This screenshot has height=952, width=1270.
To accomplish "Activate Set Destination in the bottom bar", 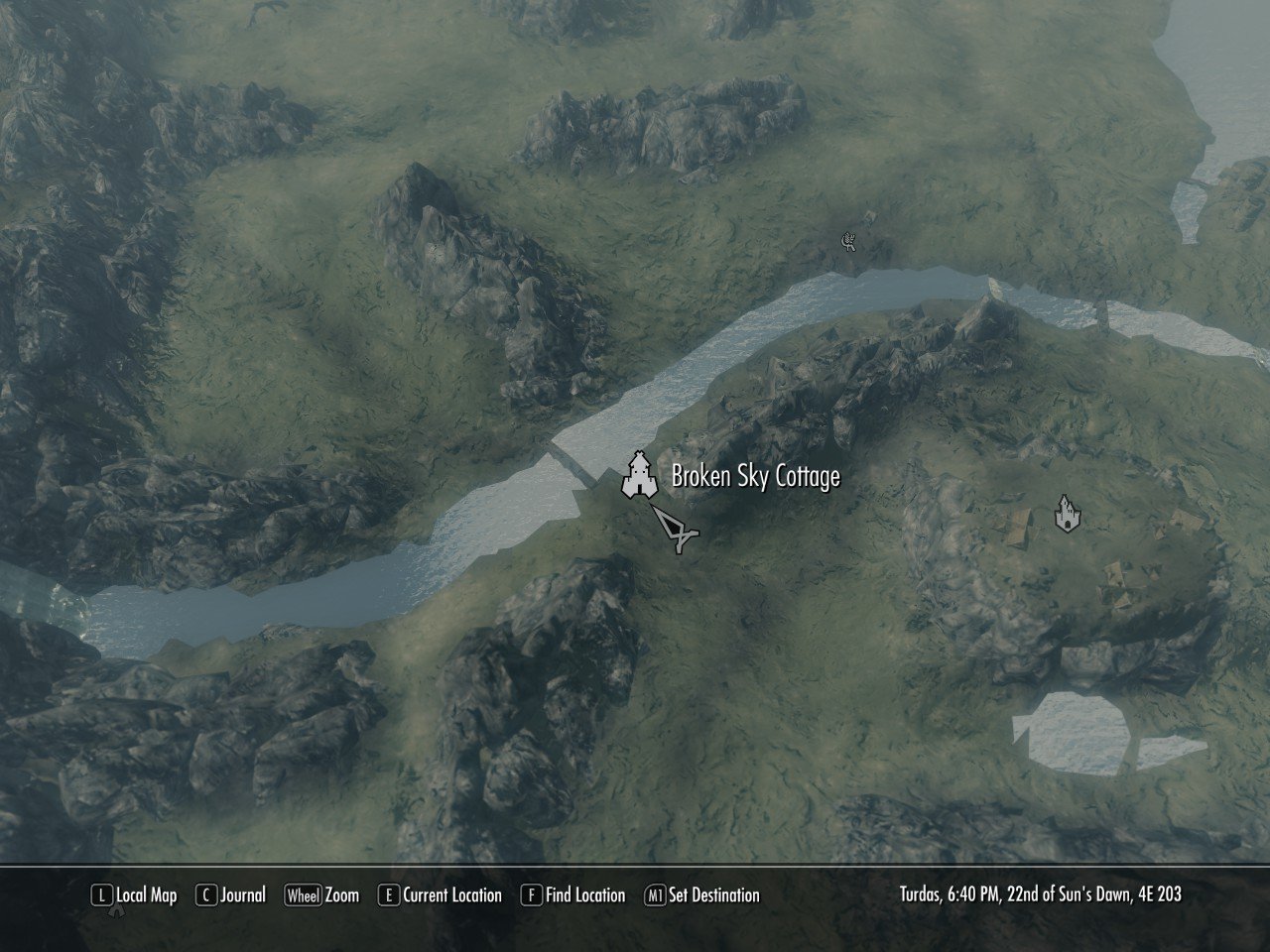I will point(701,895).
